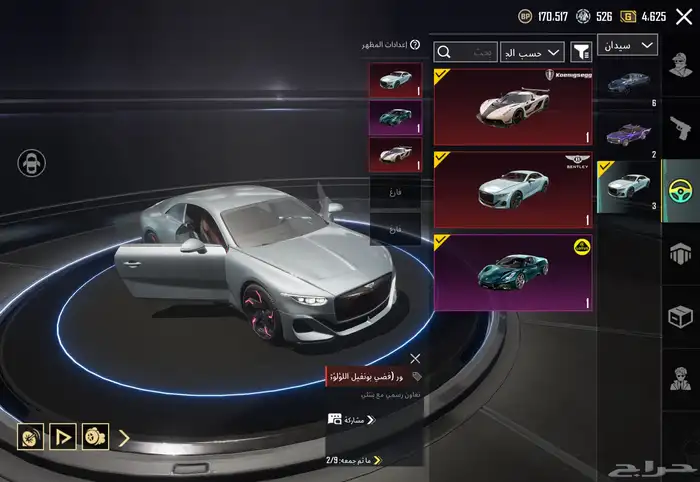Open the filter funnel options
Image resolution: width=700 pixels, height=482 pixels.
point(580,52)
